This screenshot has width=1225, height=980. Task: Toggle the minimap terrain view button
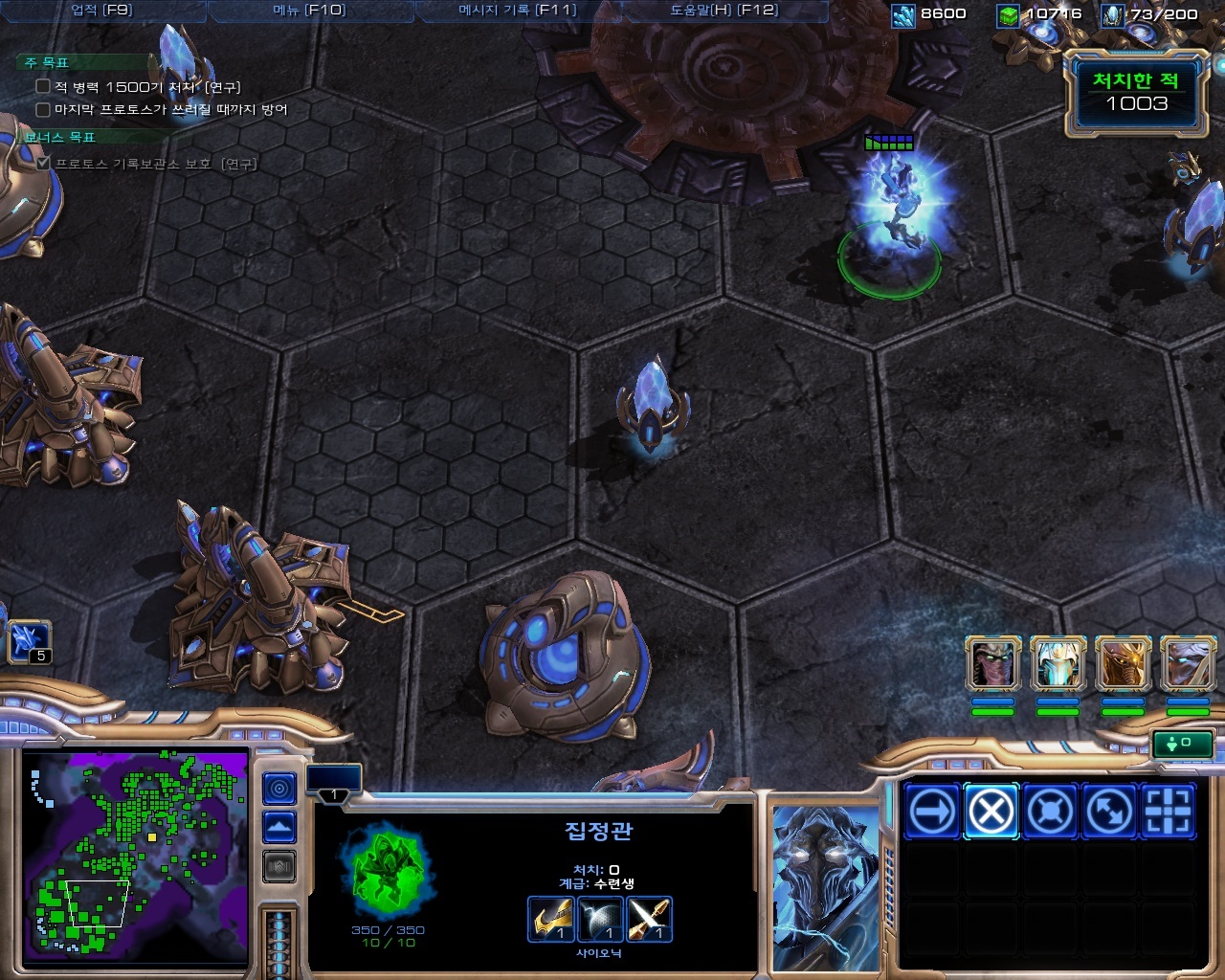[x=279, y=827]
